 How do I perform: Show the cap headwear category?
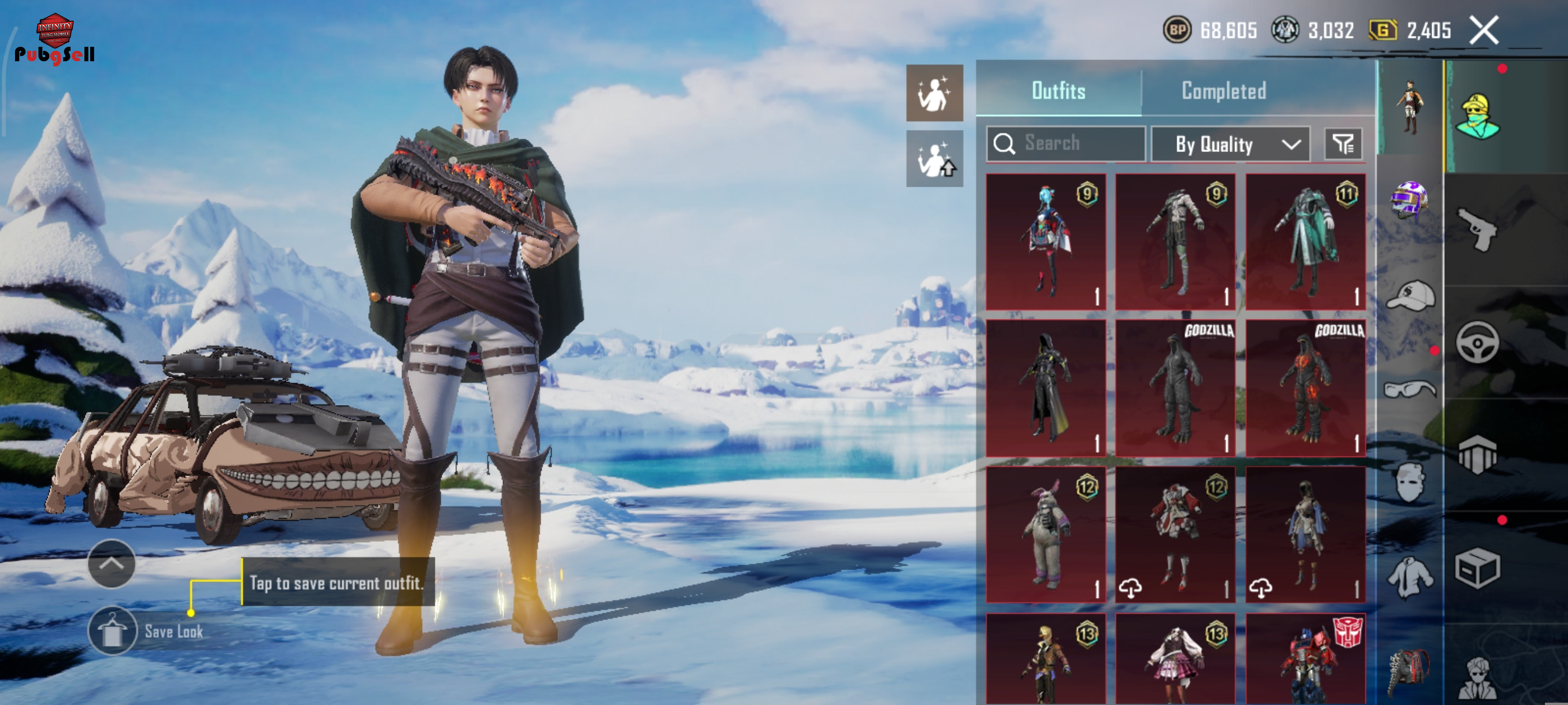click(1410, 296)
